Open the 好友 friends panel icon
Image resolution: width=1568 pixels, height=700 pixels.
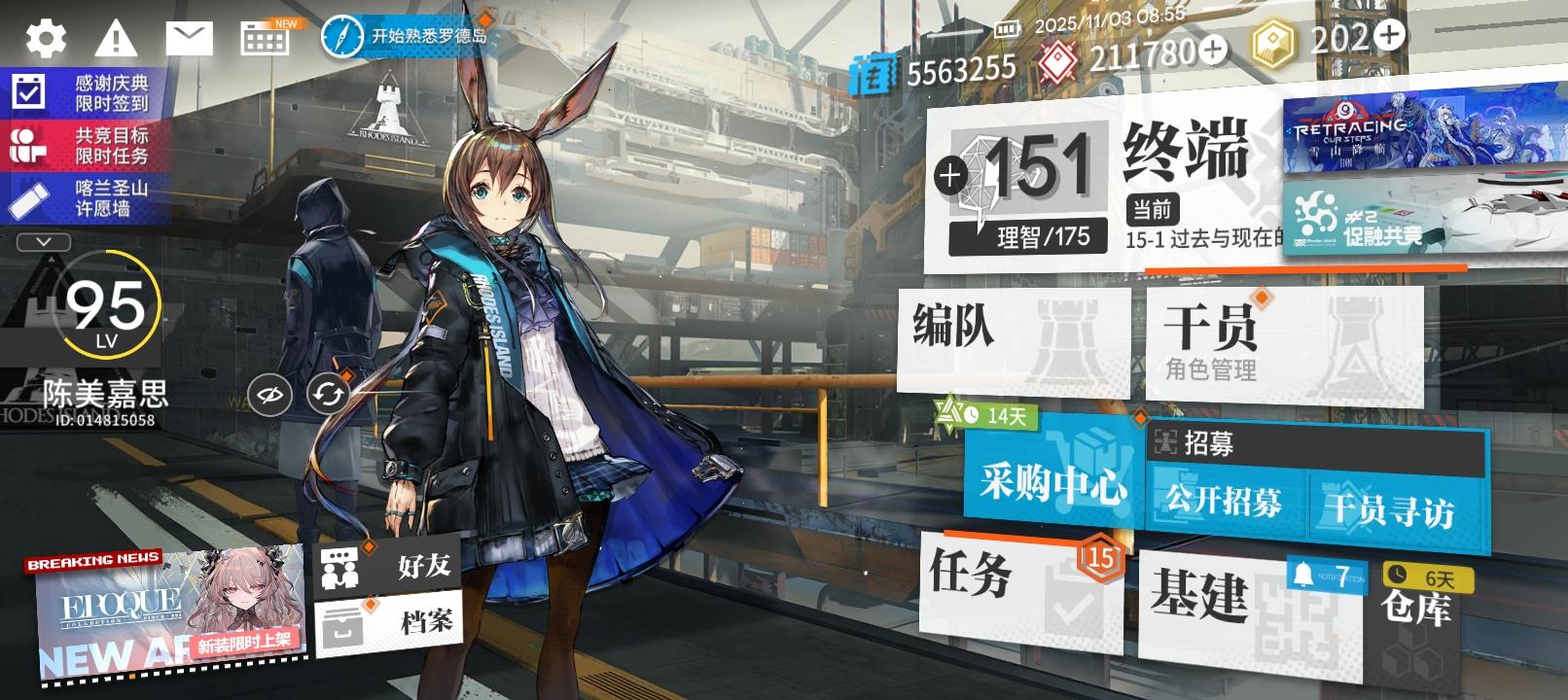340,565
